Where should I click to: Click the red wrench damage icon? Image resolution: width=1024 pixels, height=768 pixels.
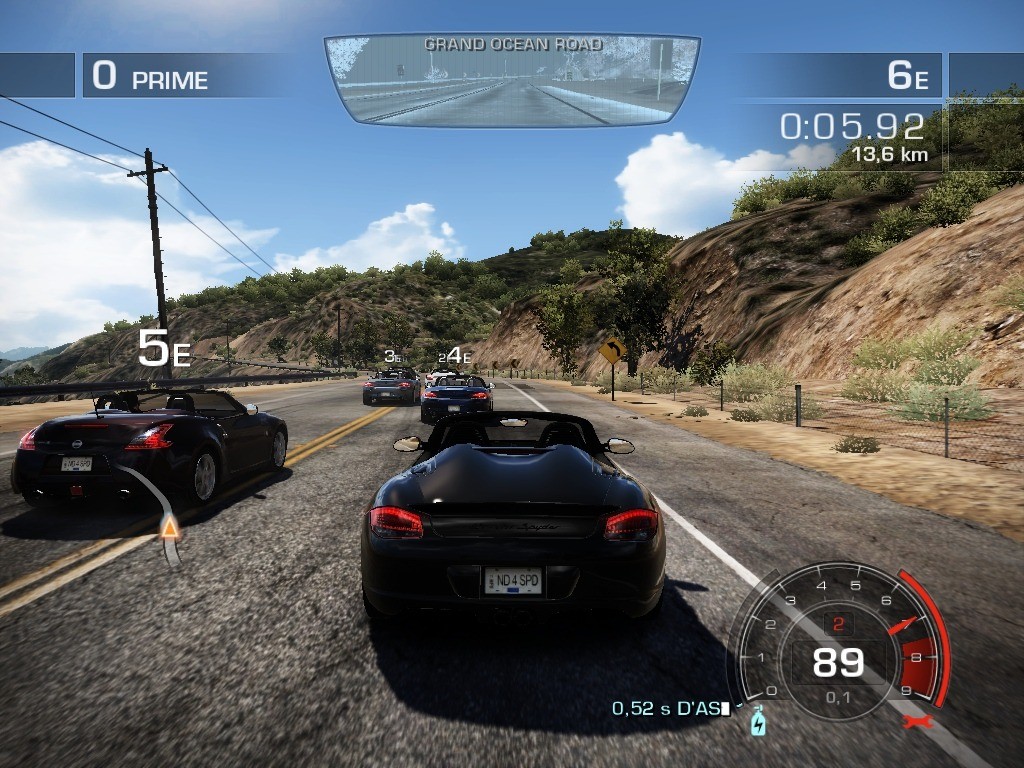click(911, 722)
